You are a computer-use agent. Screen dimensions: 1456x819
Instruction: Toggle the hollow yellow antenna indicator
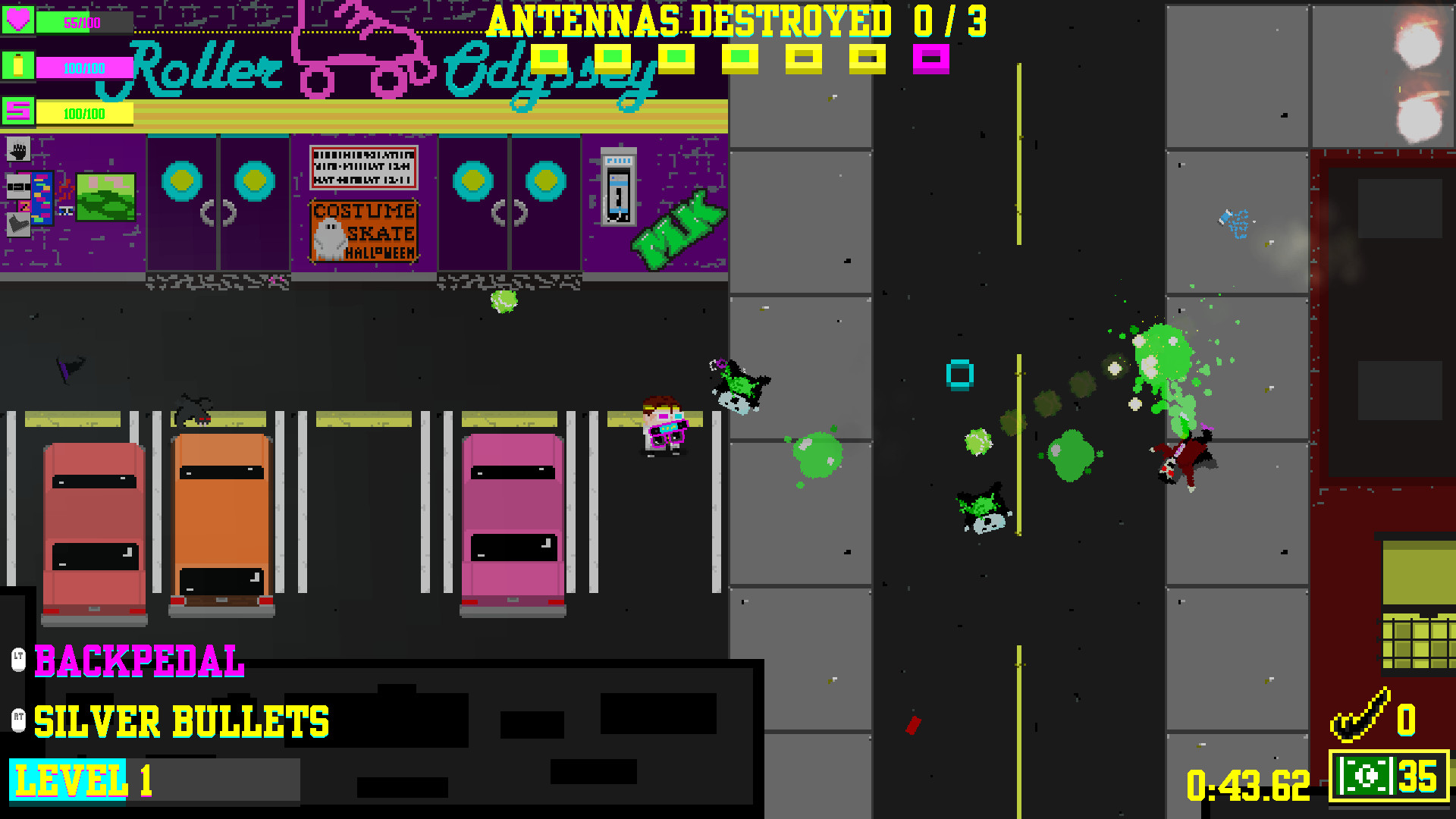tap(804, 59)
